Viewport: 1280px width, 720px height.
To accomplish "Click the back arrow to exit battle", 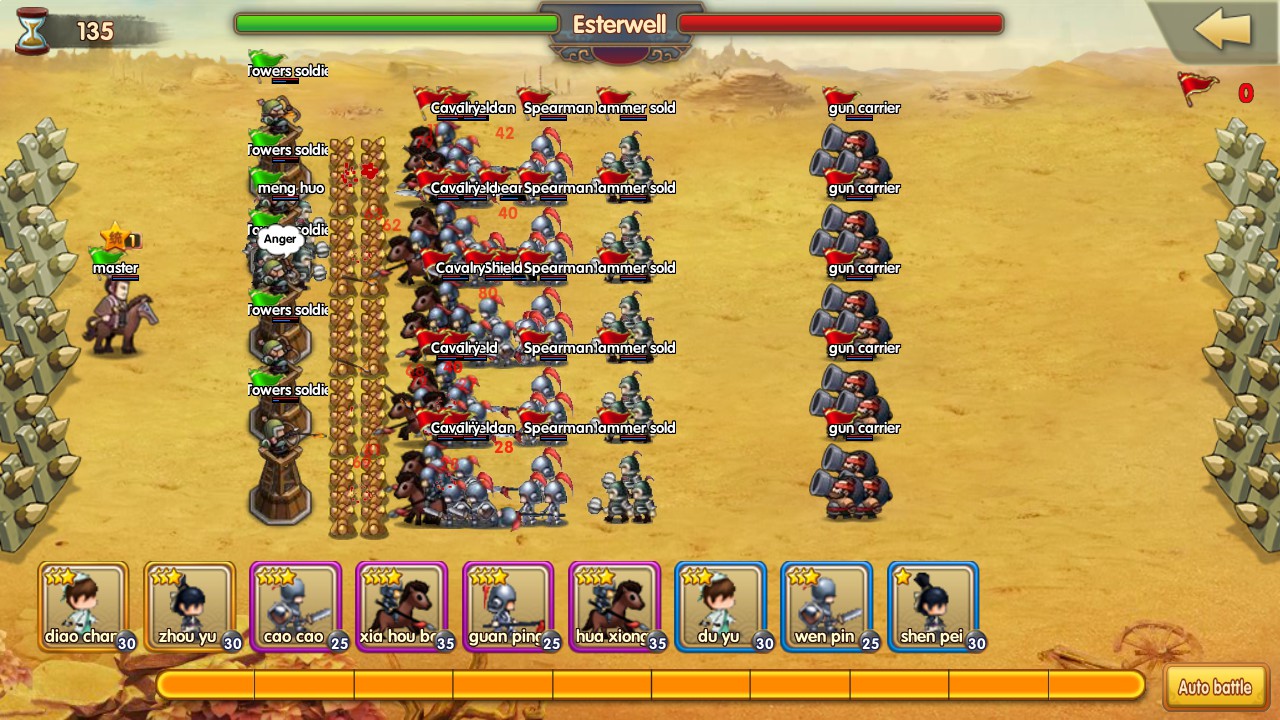I will click(1220, 30).
